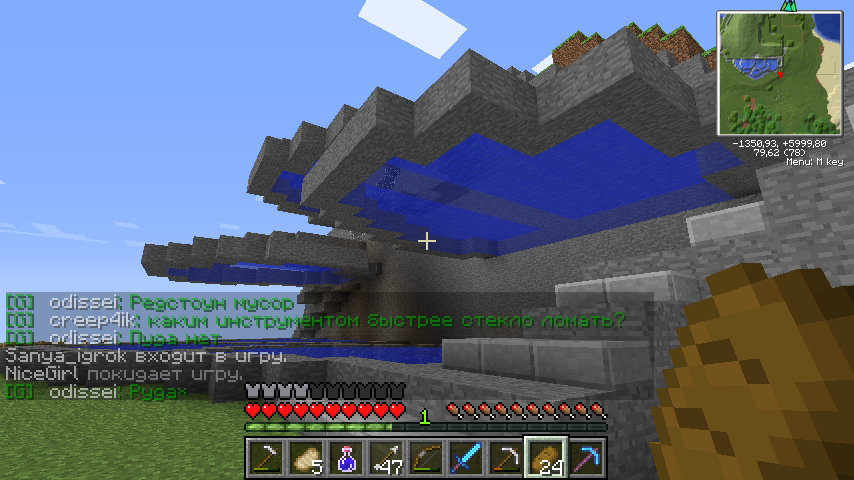Select the pickaxe with the green durability bar
Image resolution: width=854 pixels, height=480 pixels.
265,459
